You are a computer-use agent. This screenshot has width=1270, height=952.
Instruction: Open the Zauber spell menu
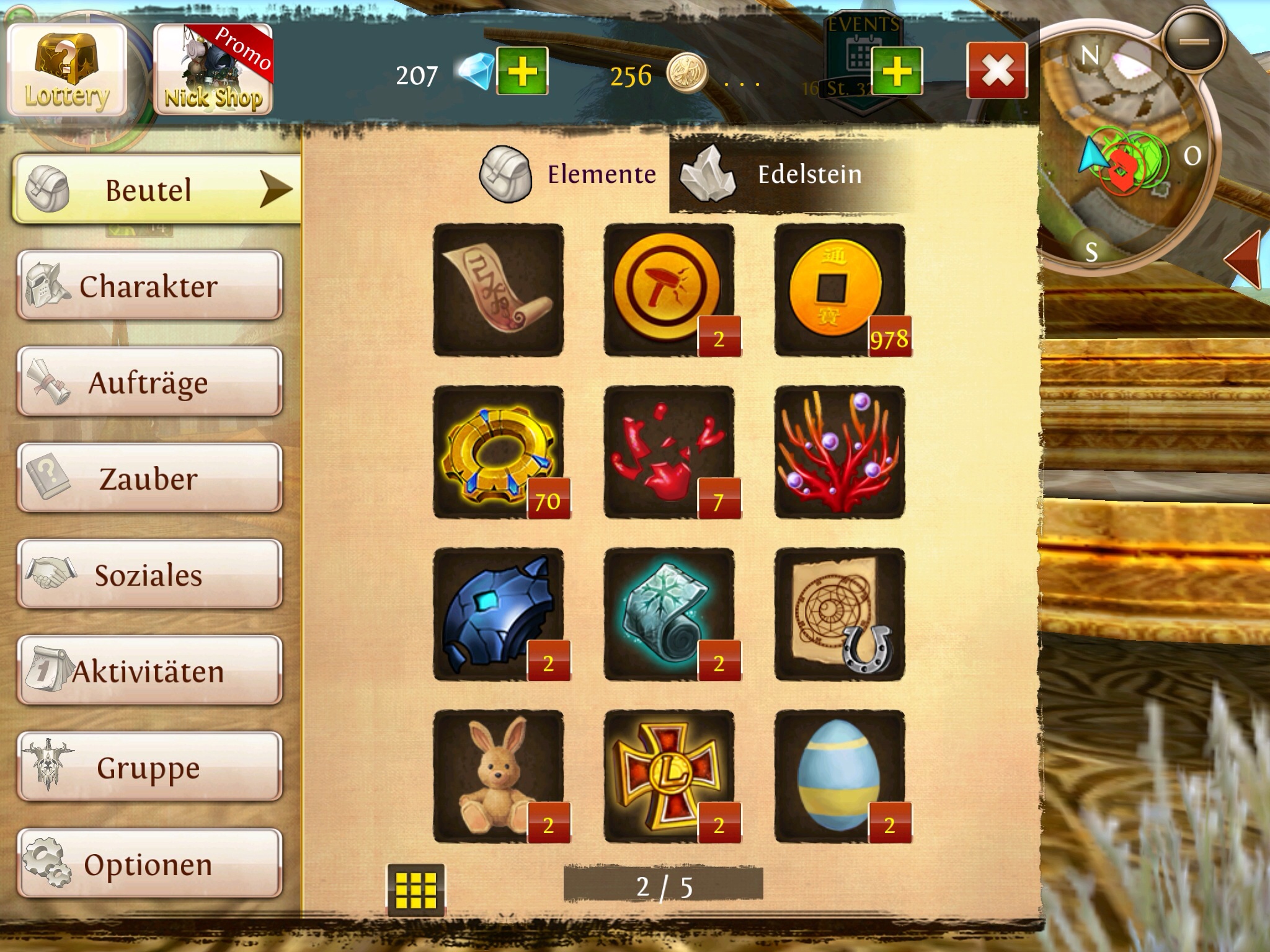[x=149, y=478]
